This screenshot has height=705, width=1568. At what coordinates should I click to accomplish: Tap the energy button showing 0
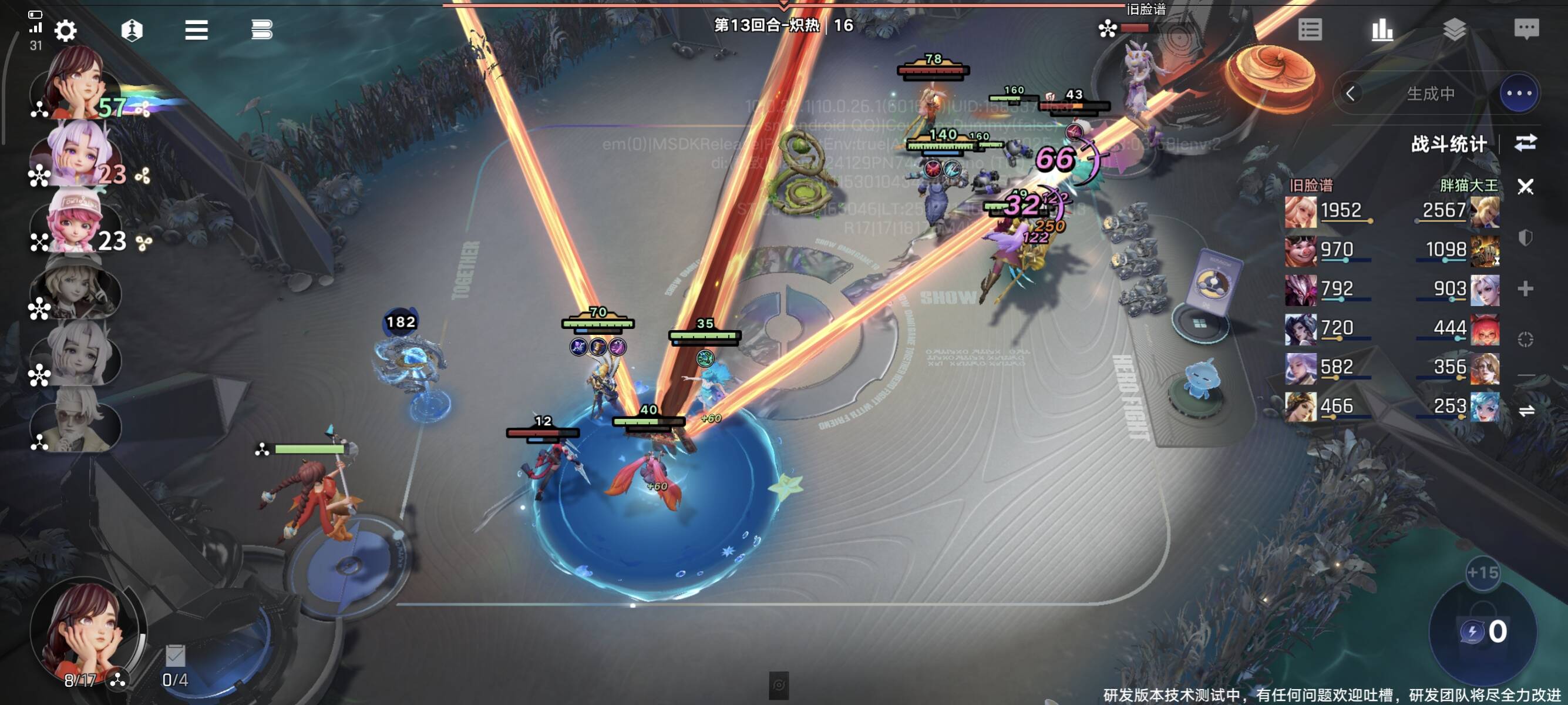(1483, 632)
